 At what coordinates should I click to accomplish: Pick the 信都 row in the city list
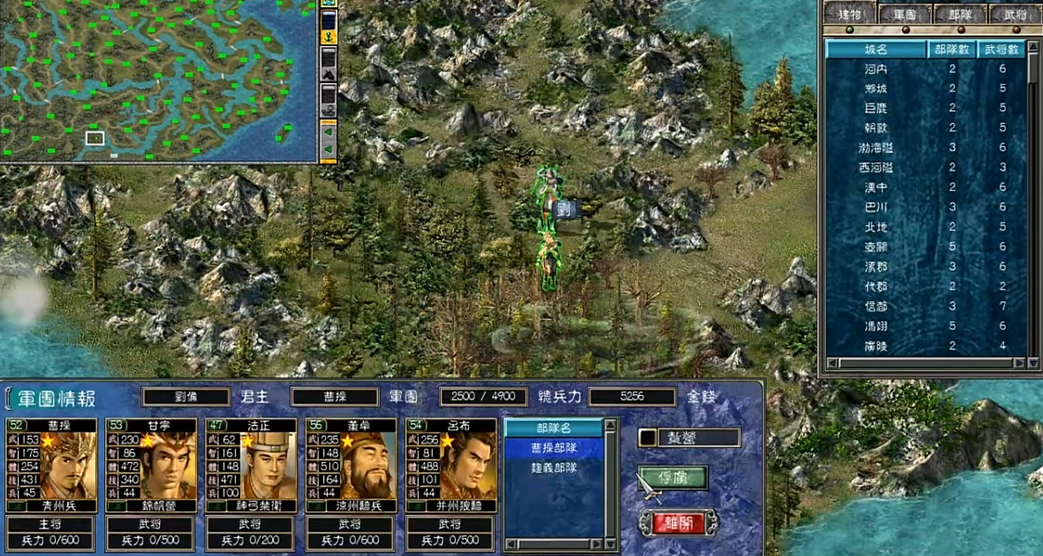click(876, 306)
